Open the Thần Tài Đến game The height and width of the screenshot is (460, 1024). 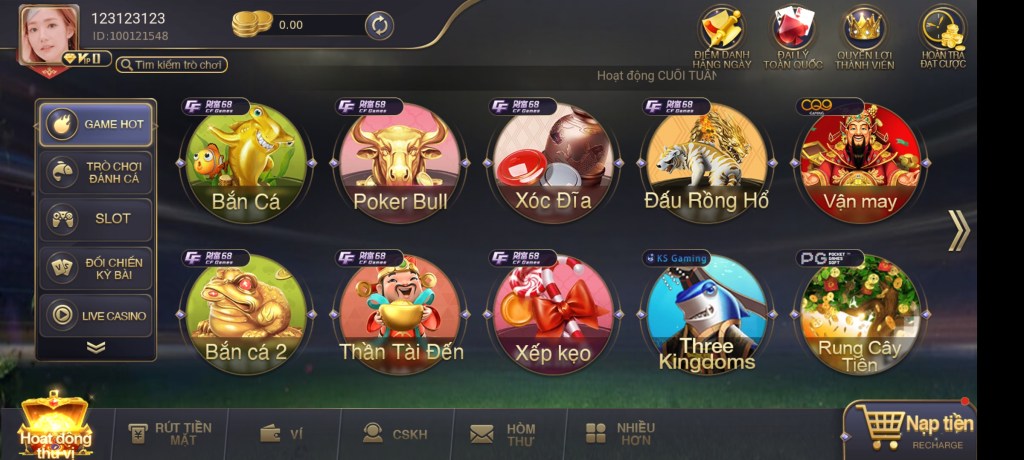coord(400,313)
